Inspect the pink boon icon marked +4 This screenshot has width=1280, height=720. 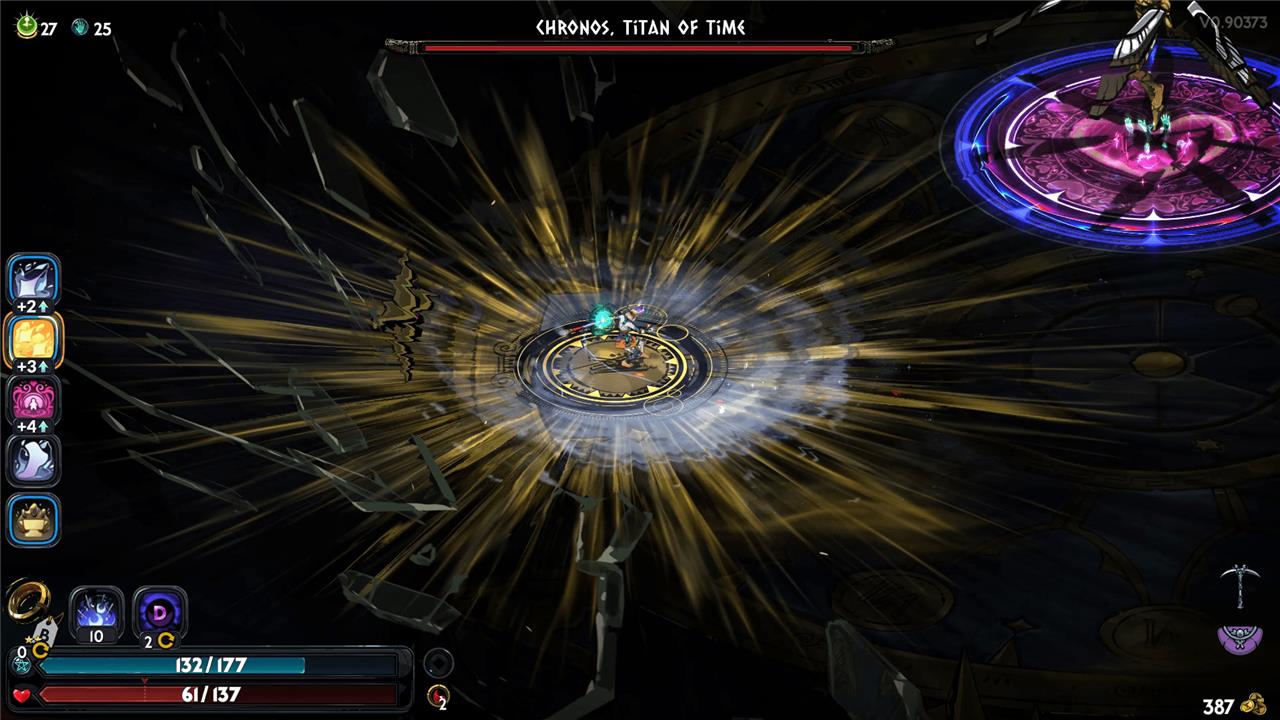coord(34,400)
